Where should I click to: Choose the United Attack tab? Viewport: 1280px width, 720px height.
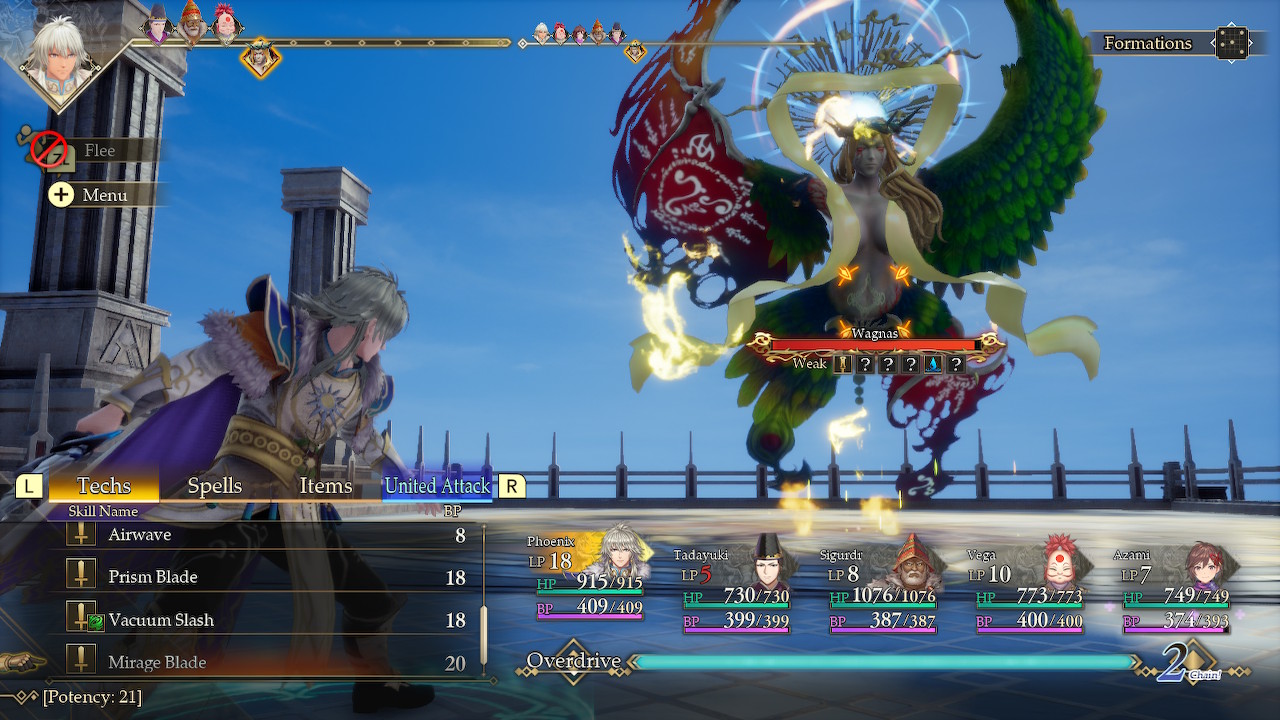click(x=437, y=486)
